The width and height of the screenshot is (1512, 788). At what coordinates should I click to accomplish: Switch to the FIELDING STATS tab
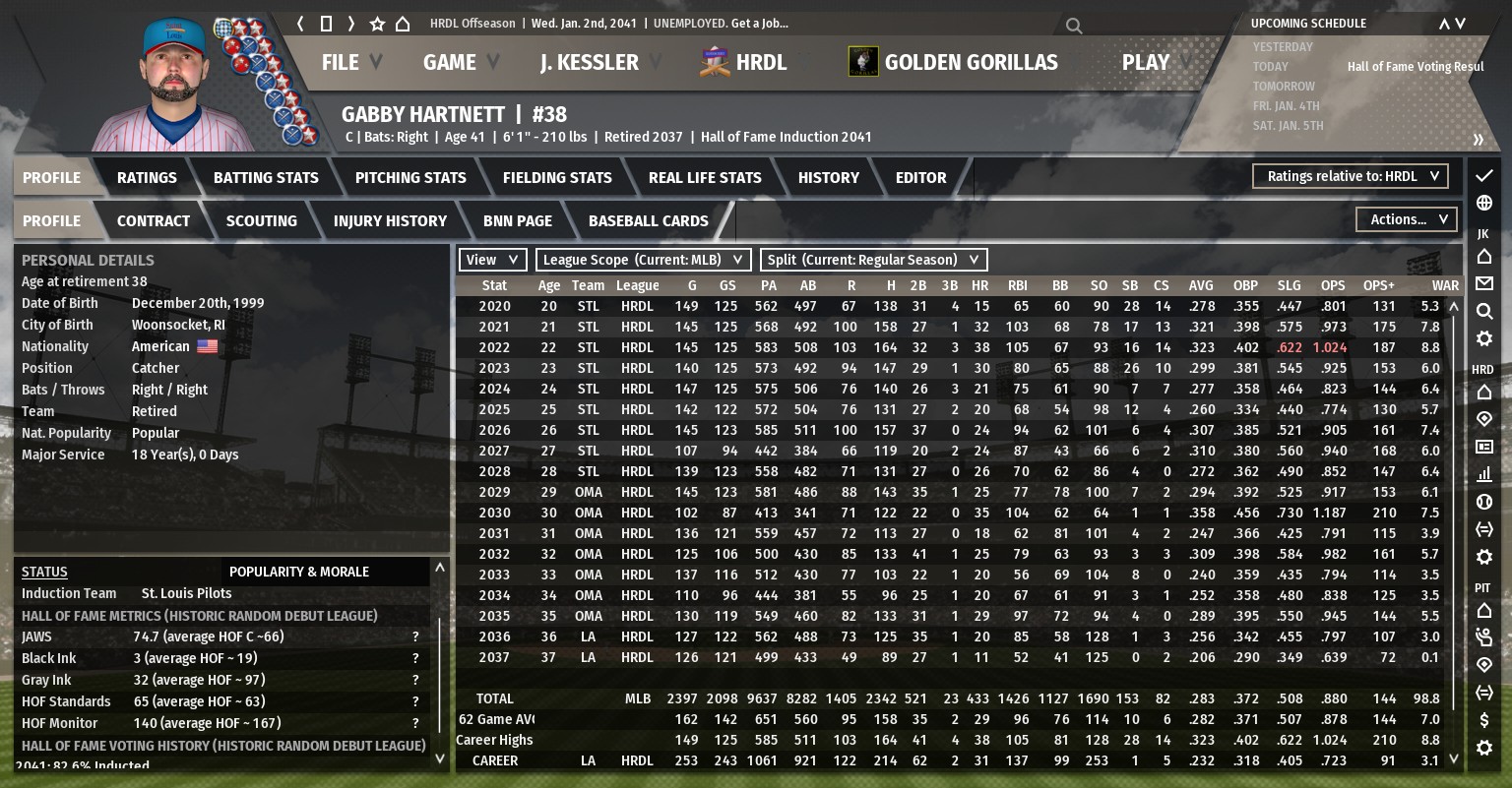pos(557,177)
